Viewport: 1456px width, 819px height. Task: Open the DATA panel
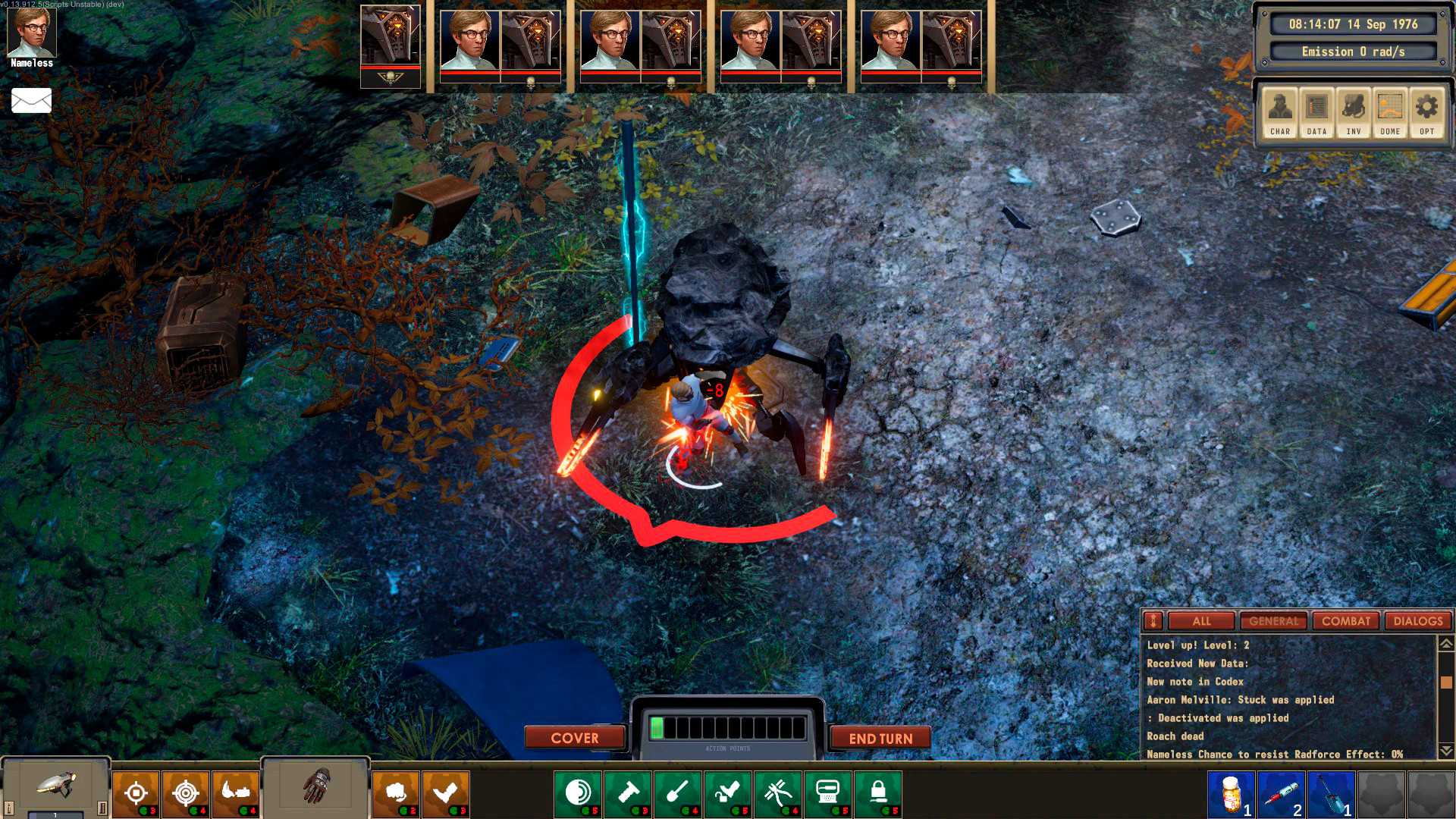tap(1316, 112)
